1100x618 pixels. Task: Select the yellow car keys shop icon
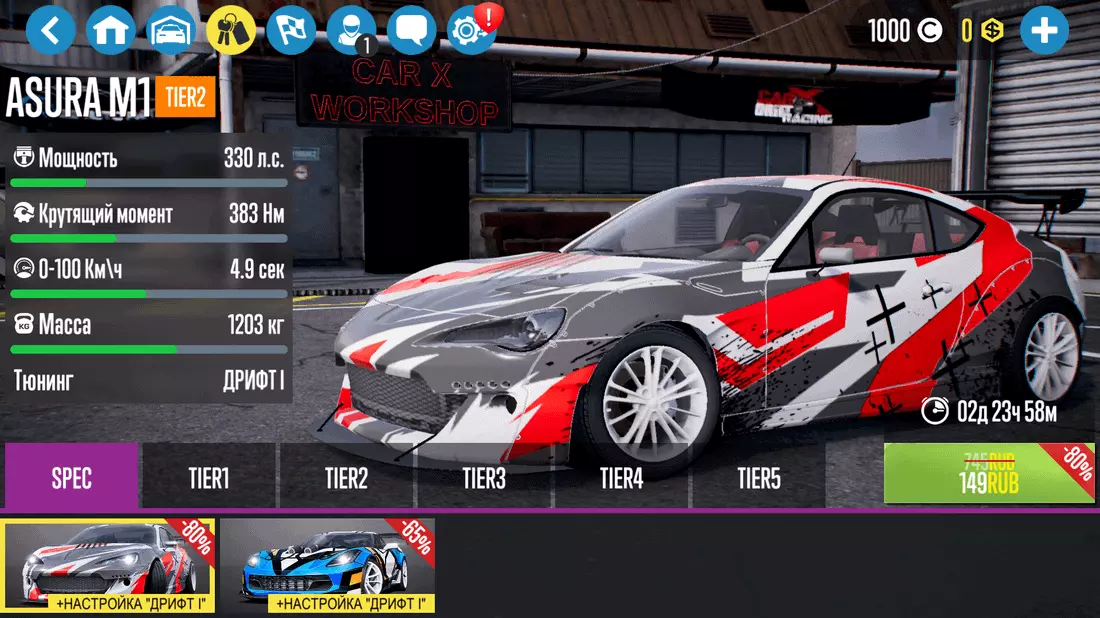click(x=231, y=31)
